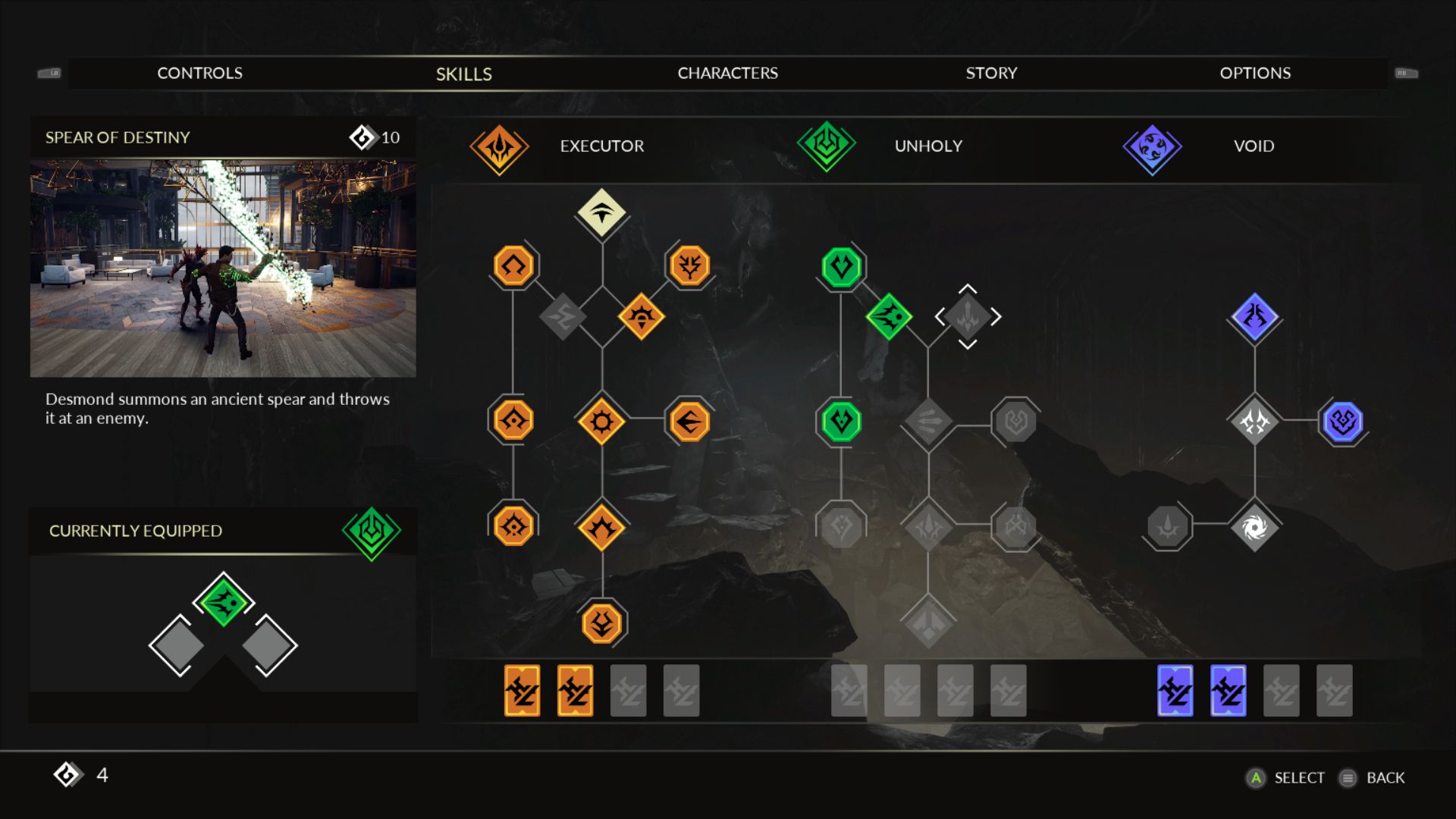Viewport: 1456px width, 819px height.
Task: Choose the cream diamond skill atop Executor tree
Action: click(601, 212)
